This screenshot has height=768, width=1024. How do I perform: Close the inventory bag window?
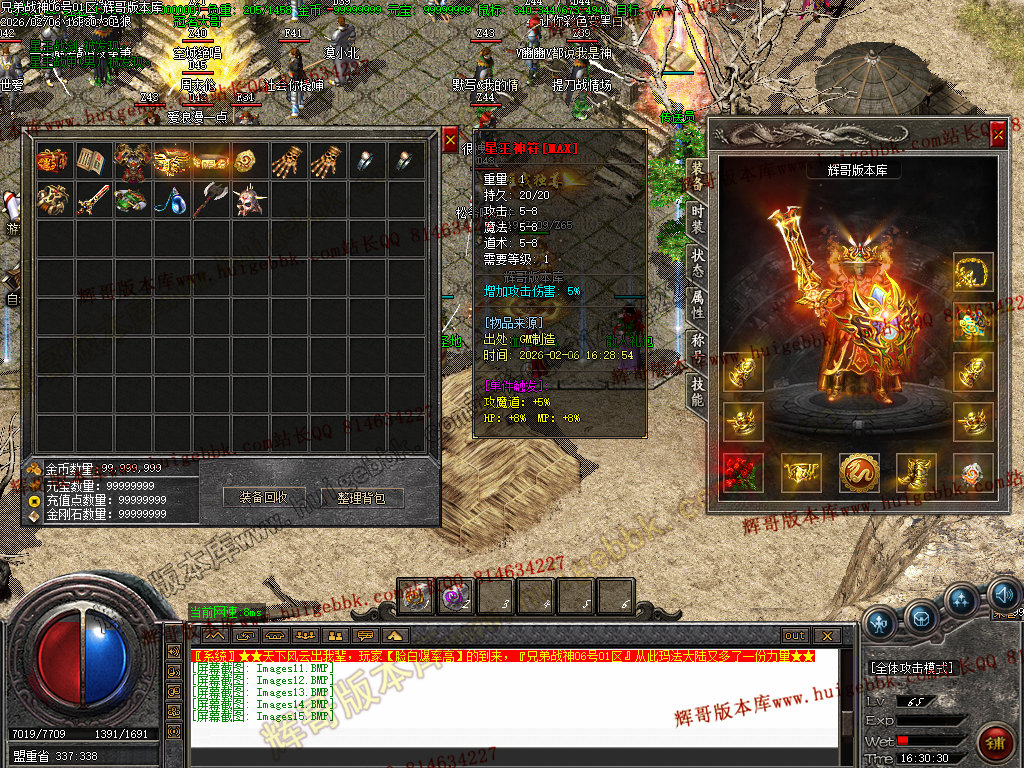[x=450, y=139]
